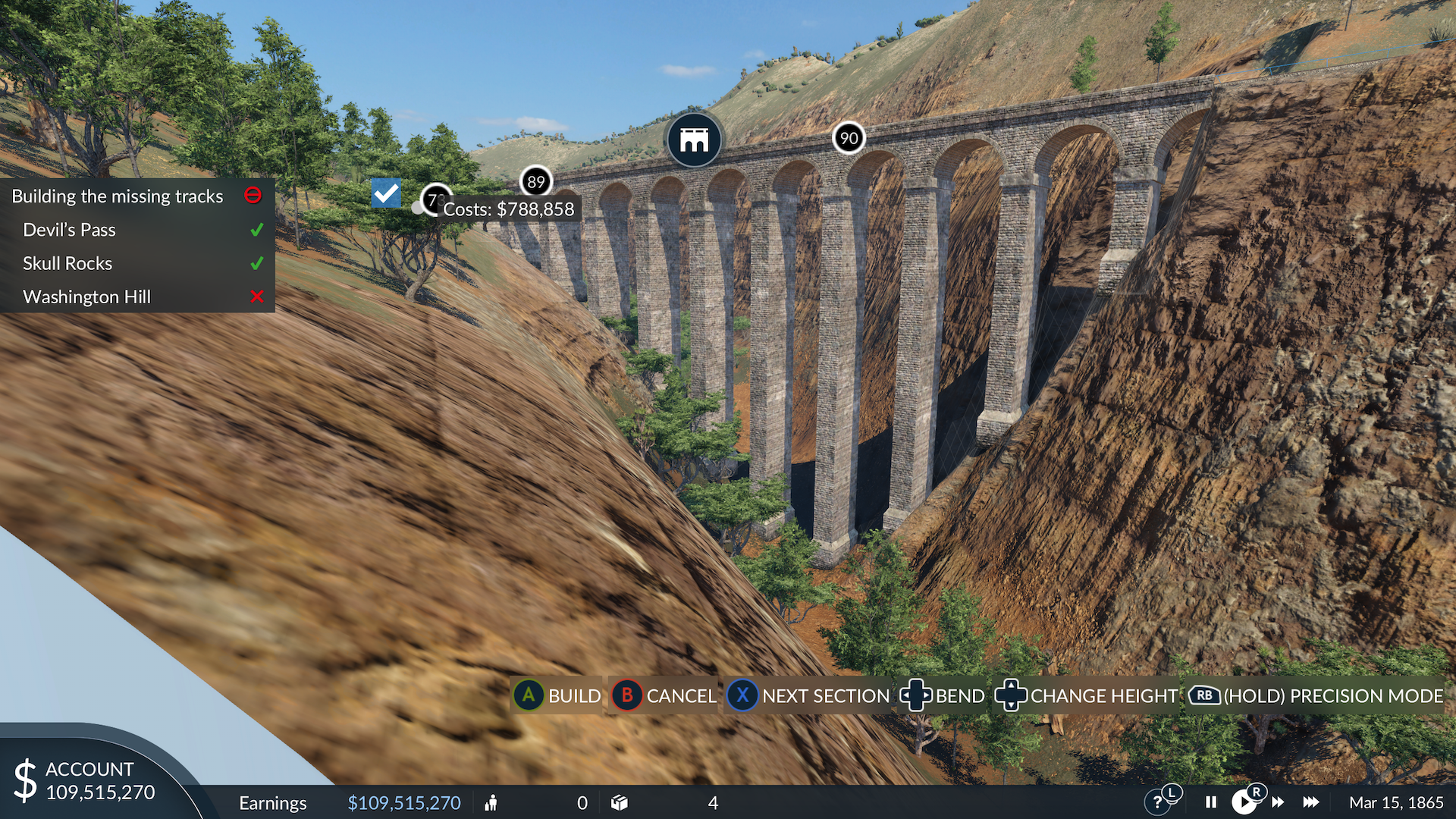Select the stone bridge icon marker
Image resolution: width=1456 pixels, height=819 pixels.
[x=694, y=140]
